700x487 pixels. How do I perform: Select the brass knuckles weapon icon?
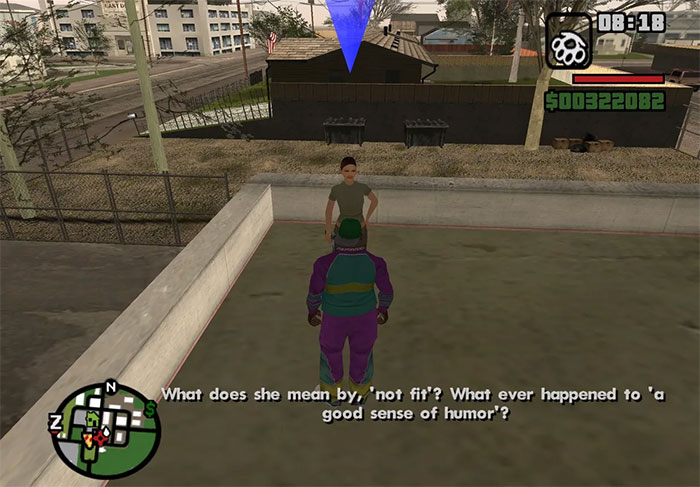(x=568, y=40)
